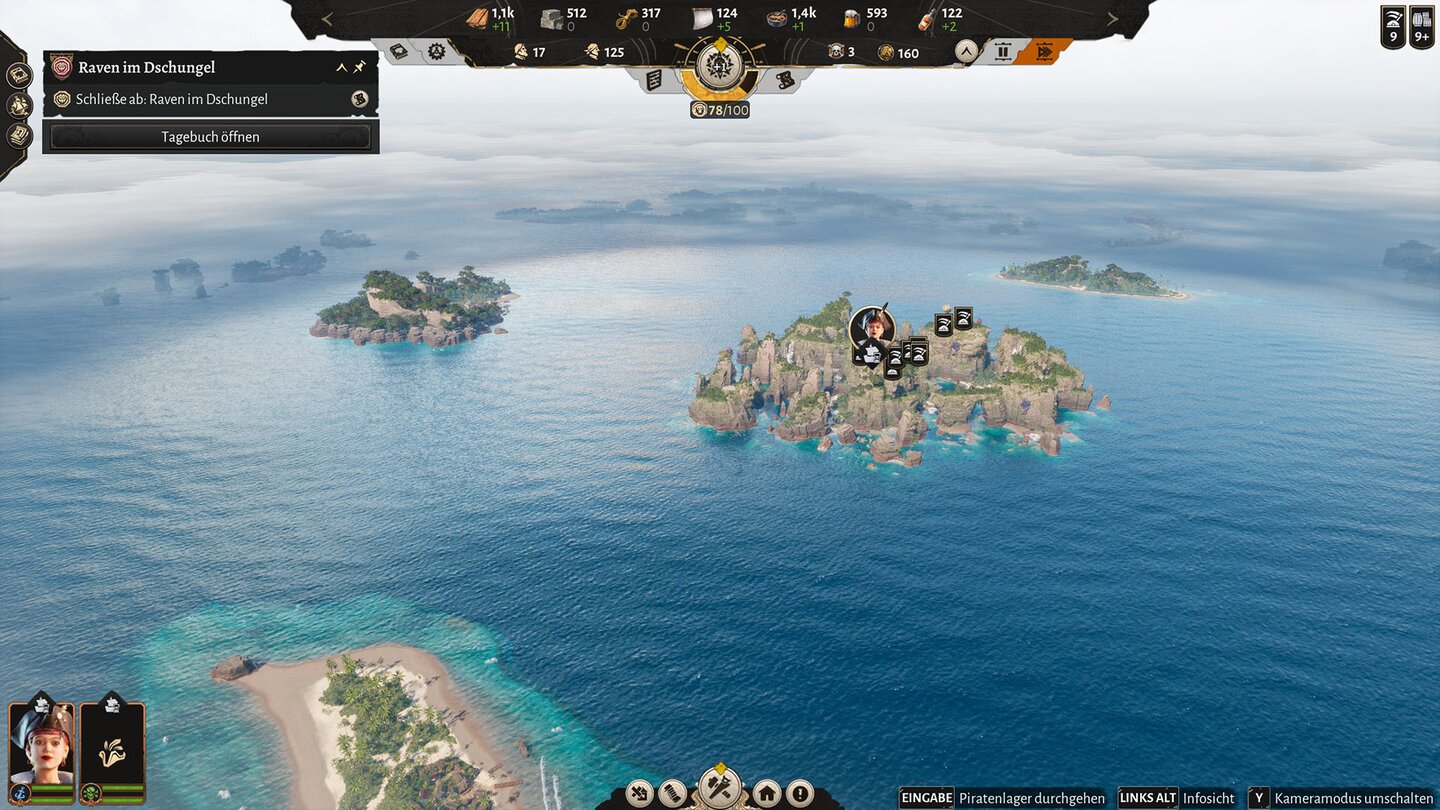Viewport: 1440px width, 810px height.
Task: Pause the game
Action: 1003,52
